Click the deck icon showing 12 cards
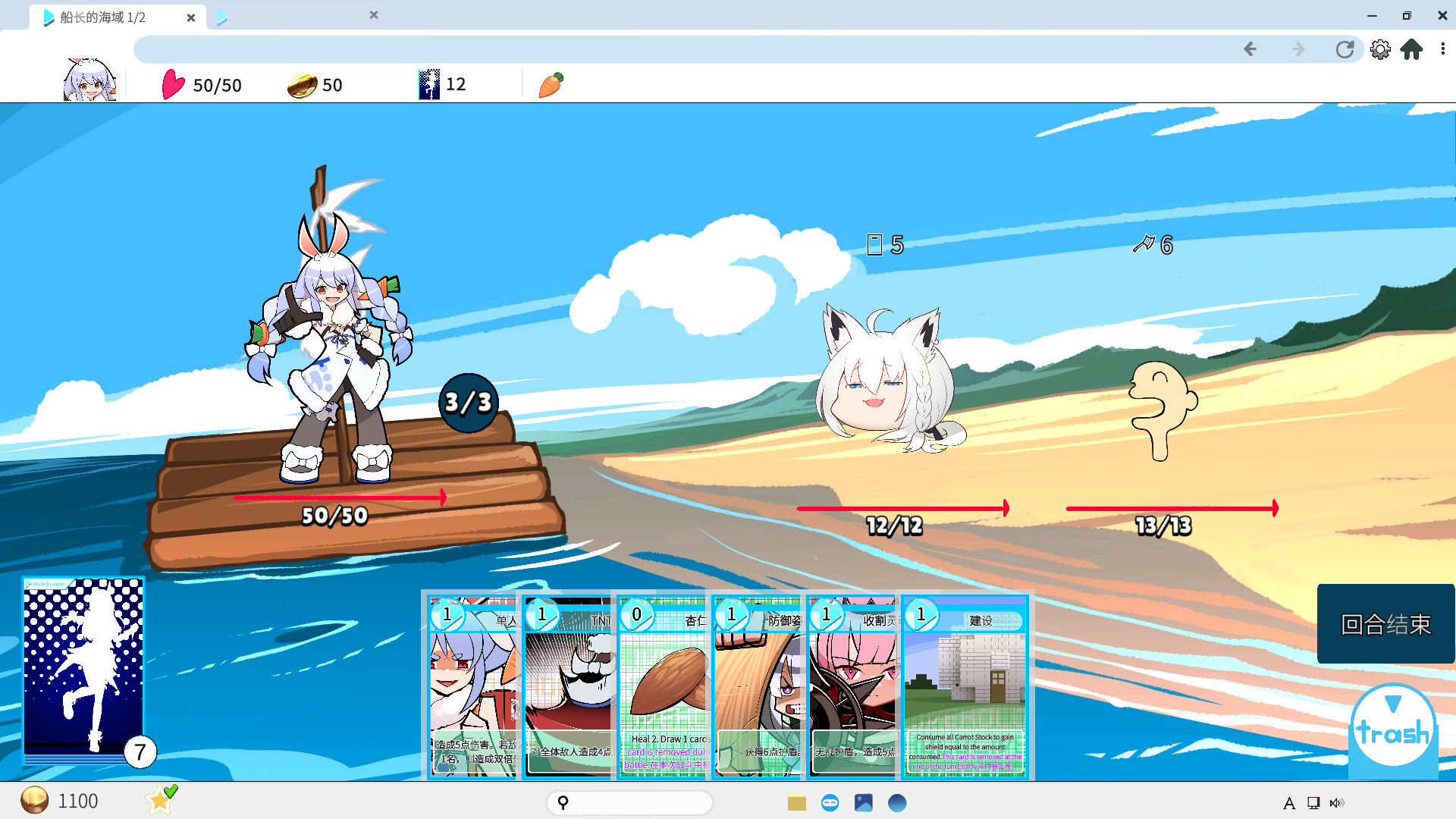 (x=428, y=83)
